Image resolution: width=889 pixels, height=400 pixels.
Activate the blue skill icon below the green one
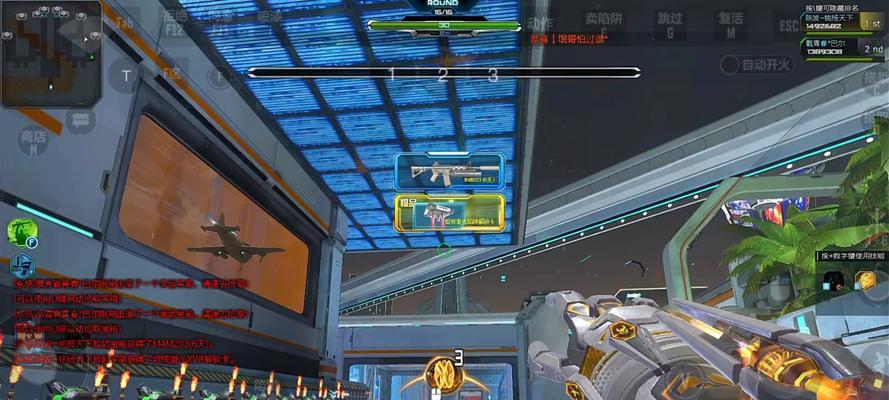21,266
